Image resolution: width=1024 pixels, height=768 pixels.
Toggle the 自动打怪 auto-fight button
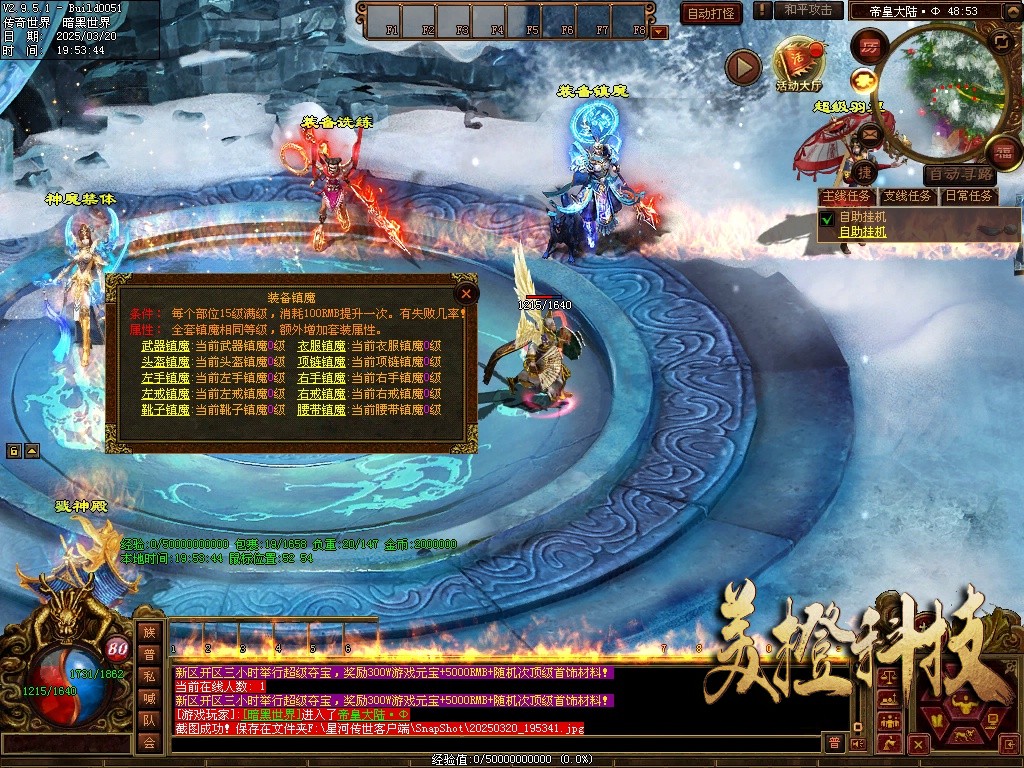point(711,13)
